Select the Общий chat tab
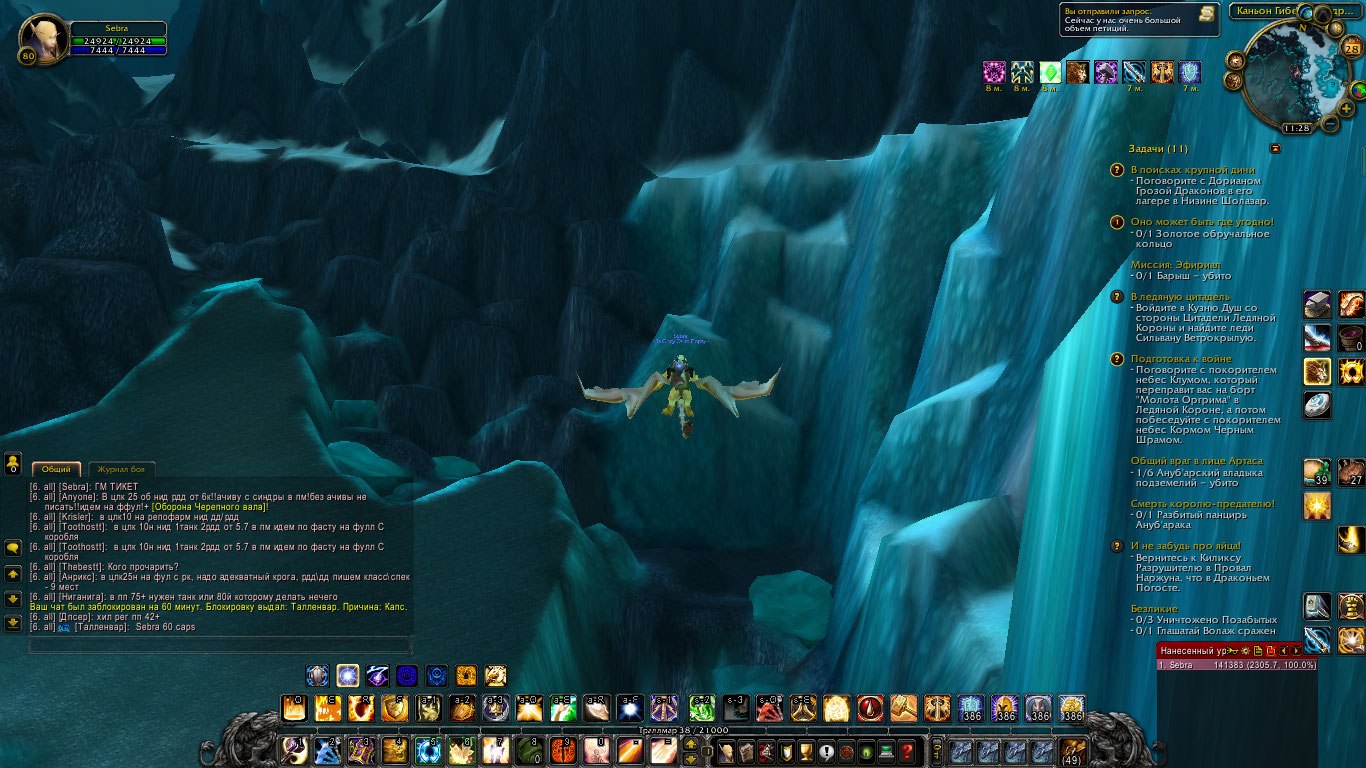The width and height of the screenshot is (1366, 768). pyautogui.click(x=56, y=469)
